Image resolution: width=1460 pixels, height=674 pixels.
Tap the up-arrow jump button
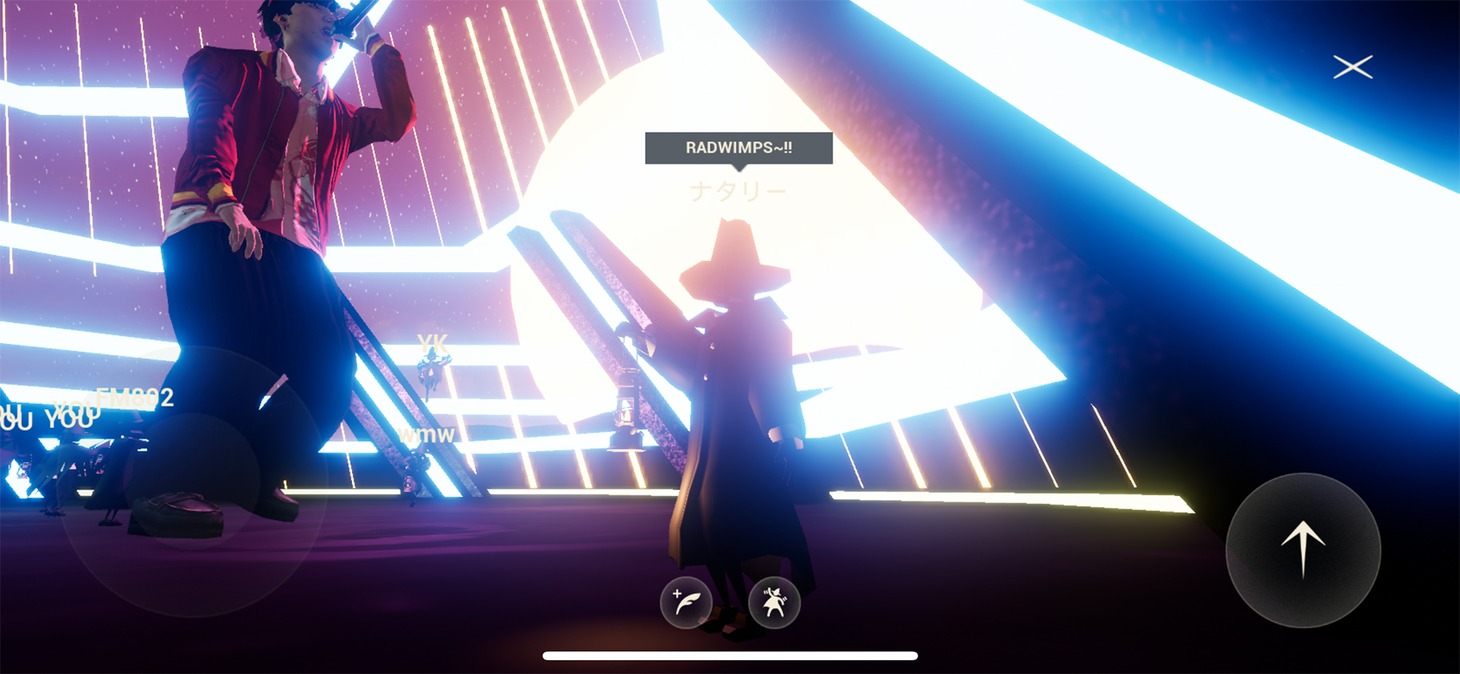1303,551
